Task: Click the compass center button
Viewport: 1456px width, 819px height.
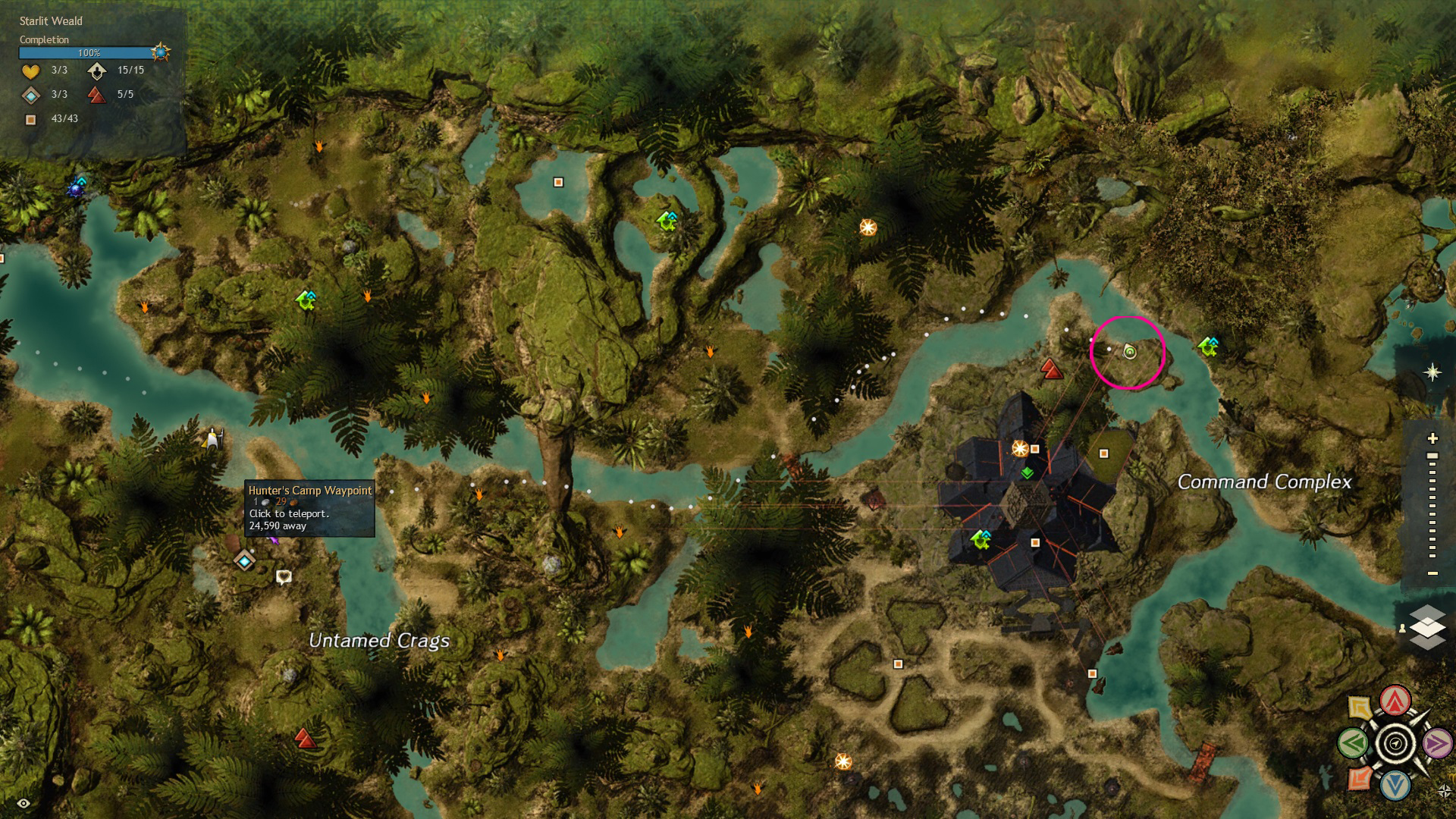Action: [x=1395, y=743]
